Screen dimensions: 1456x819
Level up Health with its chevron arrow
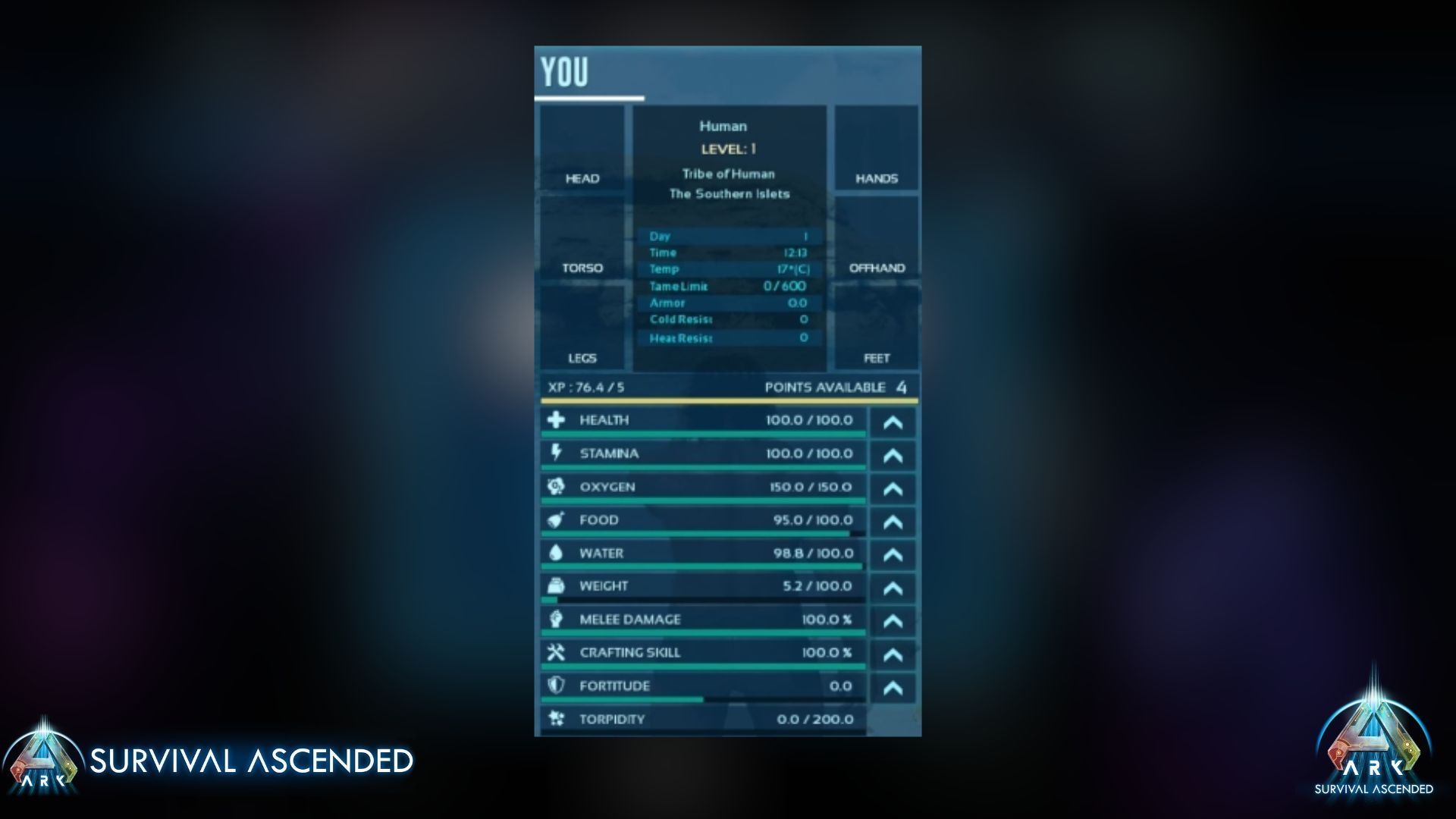click(x=892, y=422)
